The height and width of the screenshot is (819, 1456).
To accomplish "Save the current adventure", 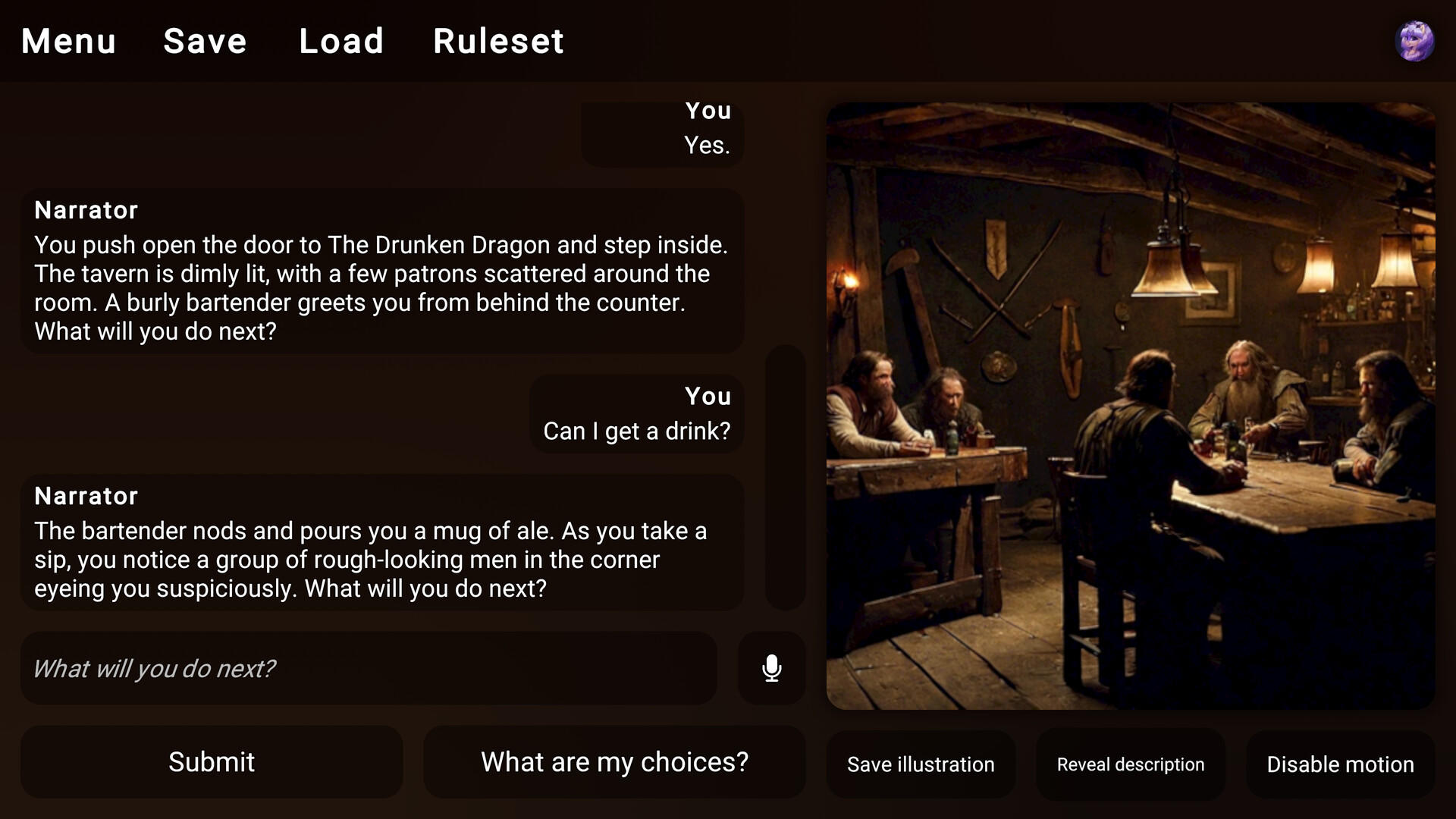I will point(204,42).
